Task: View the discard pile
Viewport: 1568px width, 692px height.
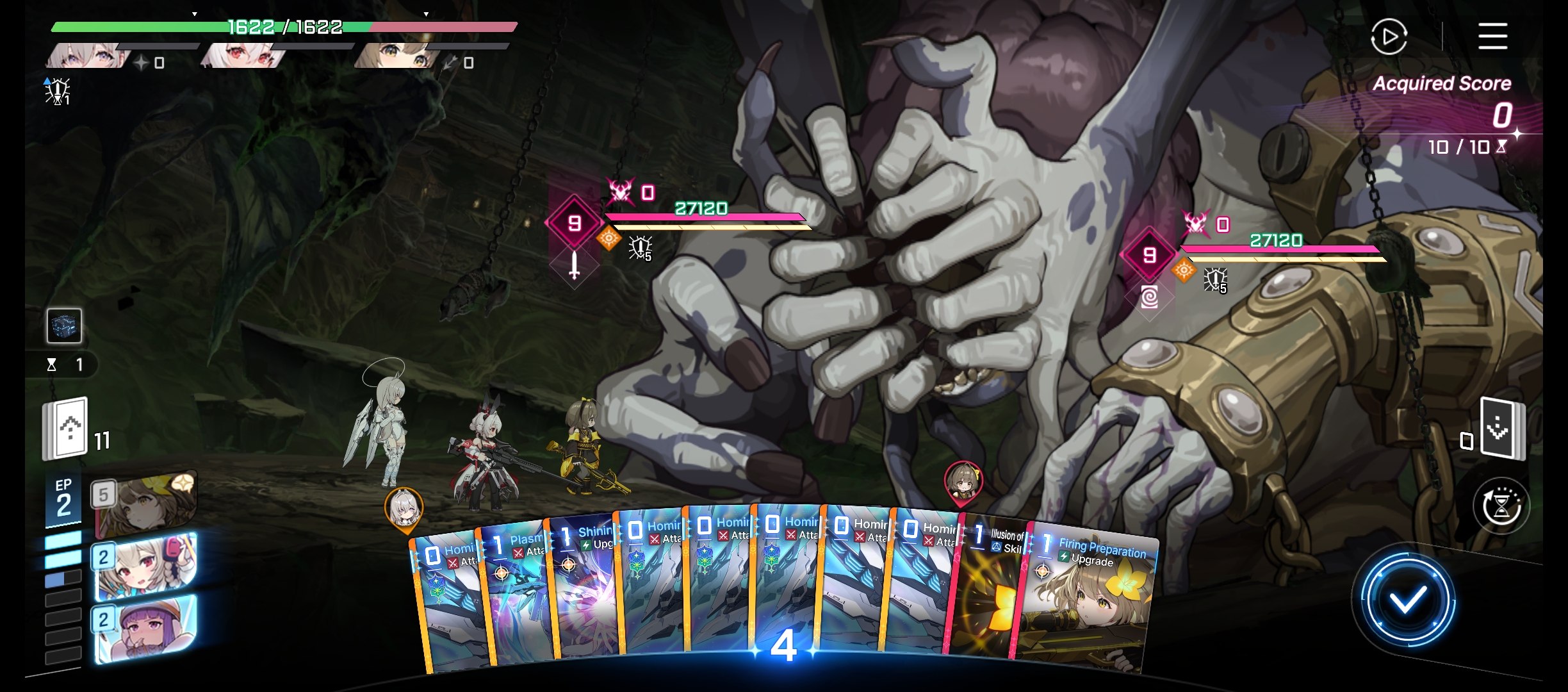Action: (x=1502, y=428)
